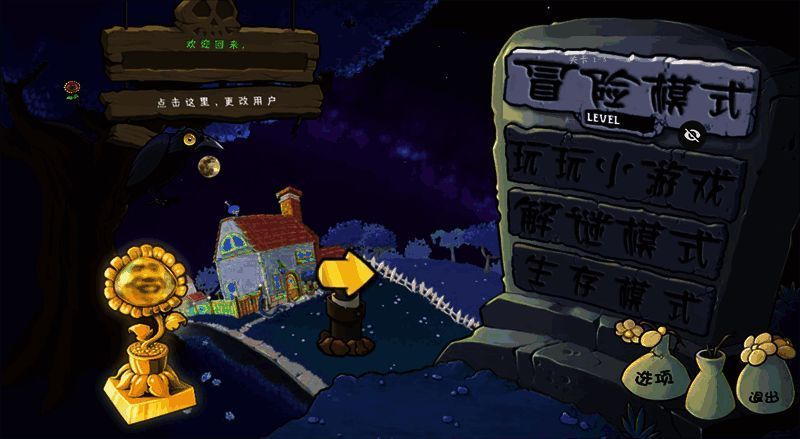Click the small red flower icon
Image resolution: width=800 pixels, height=439 pixels.
[x=72, y=91]
